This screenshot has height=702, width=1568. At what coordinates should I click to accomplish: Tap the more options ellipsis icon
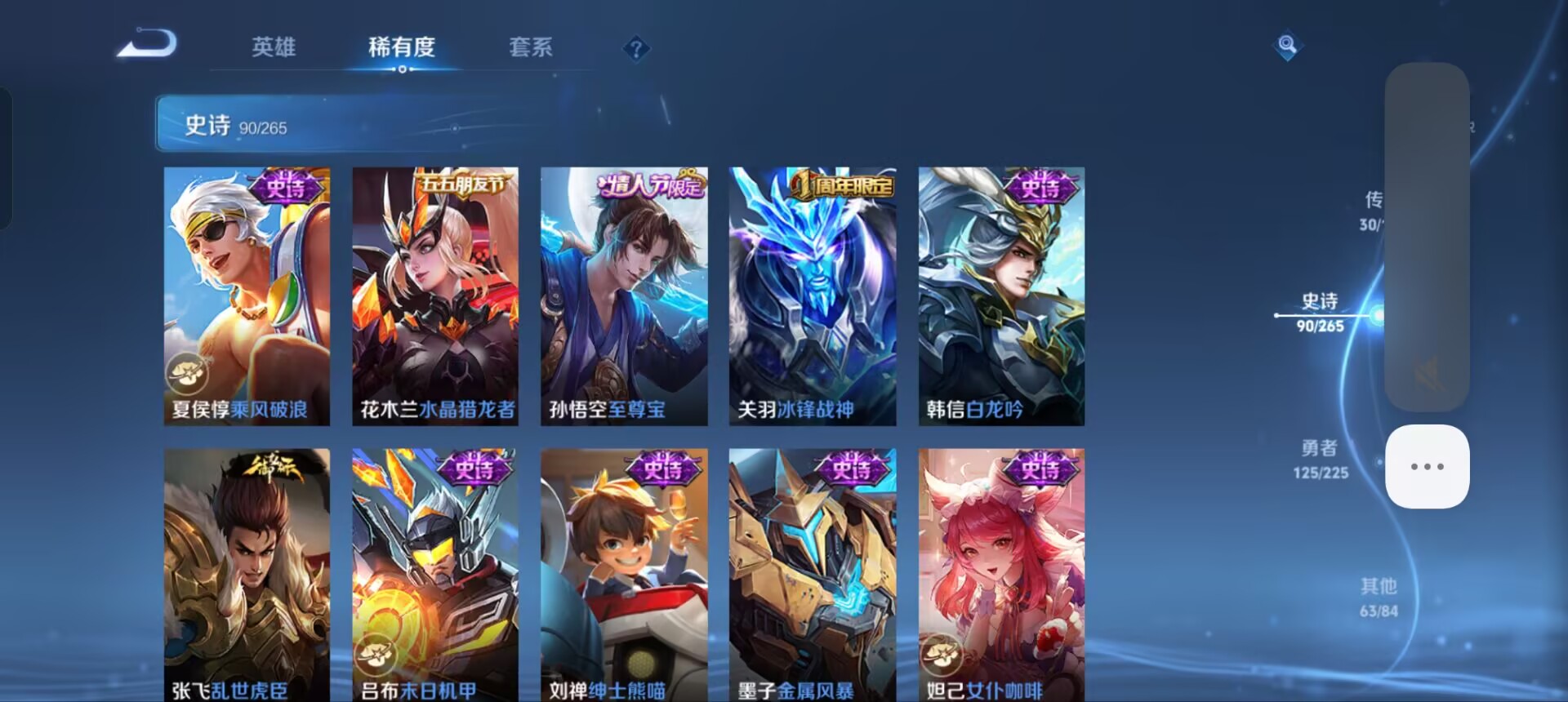(1427, 465)
